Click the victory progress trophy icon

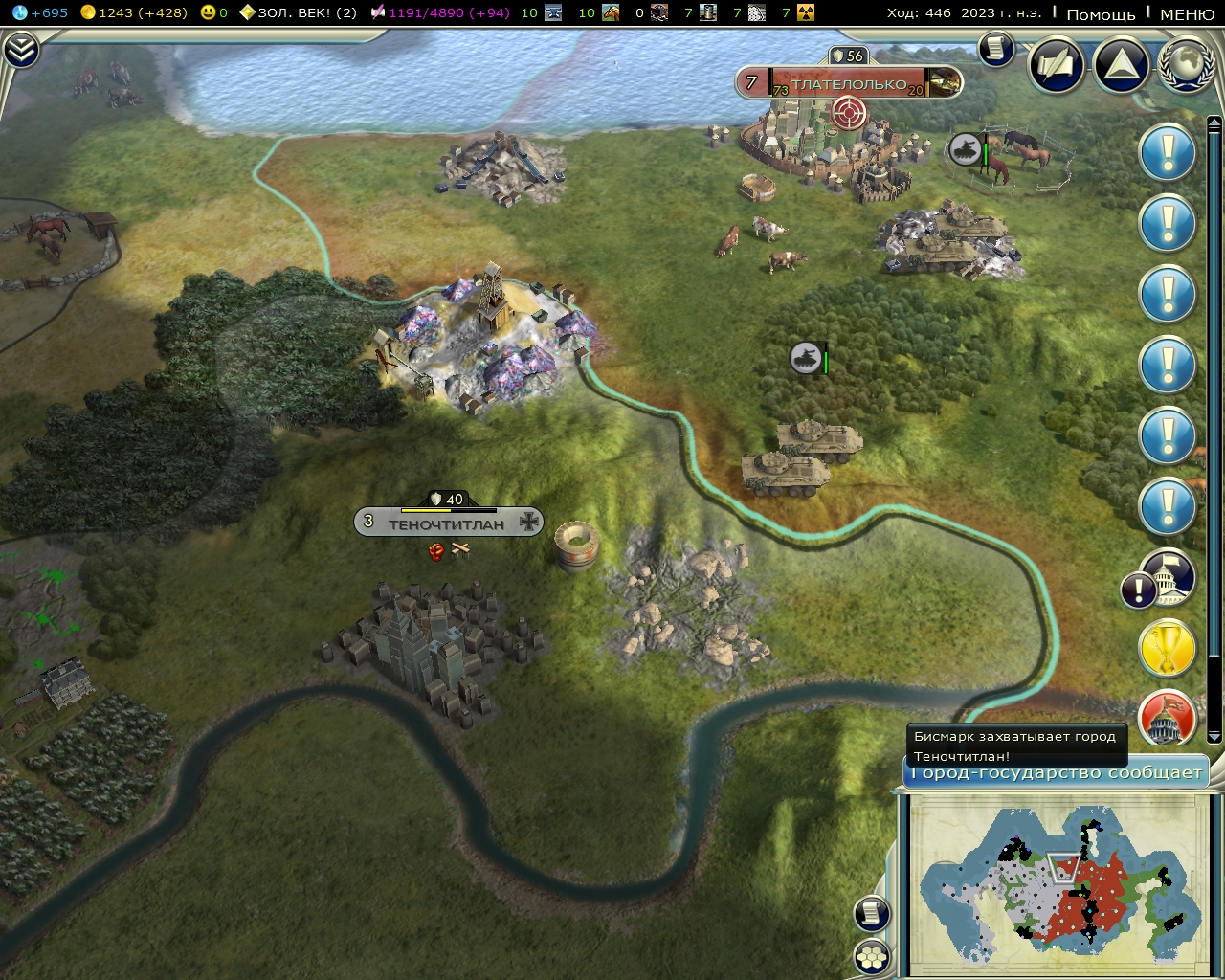(x=1167, y=649)
